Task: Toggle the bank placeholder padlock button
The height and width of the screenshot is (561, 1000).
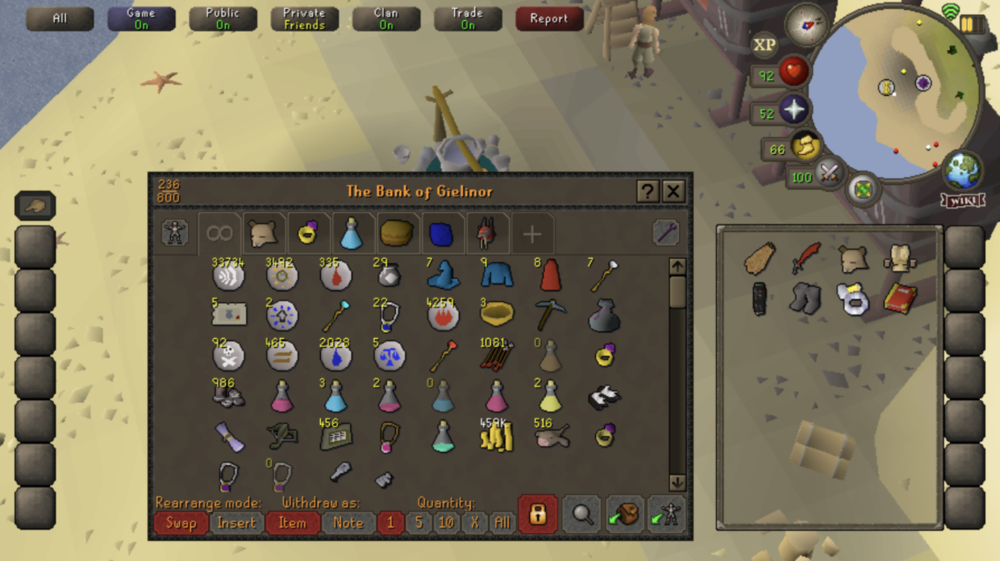Action: 538,514
